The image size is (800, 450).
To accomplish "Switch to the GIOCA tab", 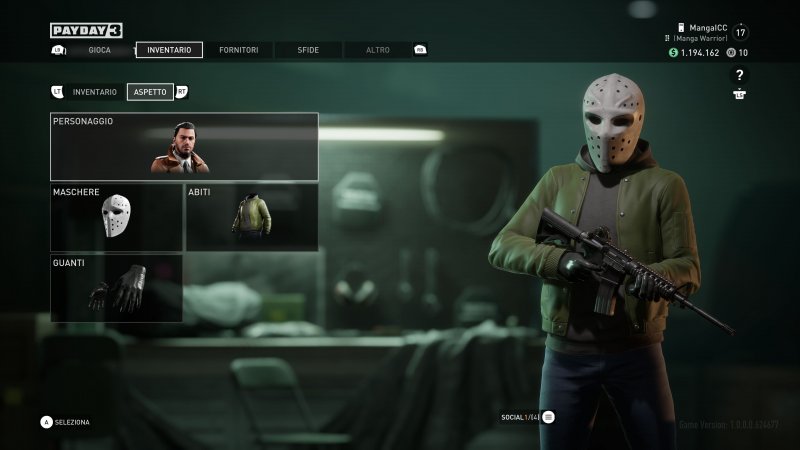I will (100, 50).
